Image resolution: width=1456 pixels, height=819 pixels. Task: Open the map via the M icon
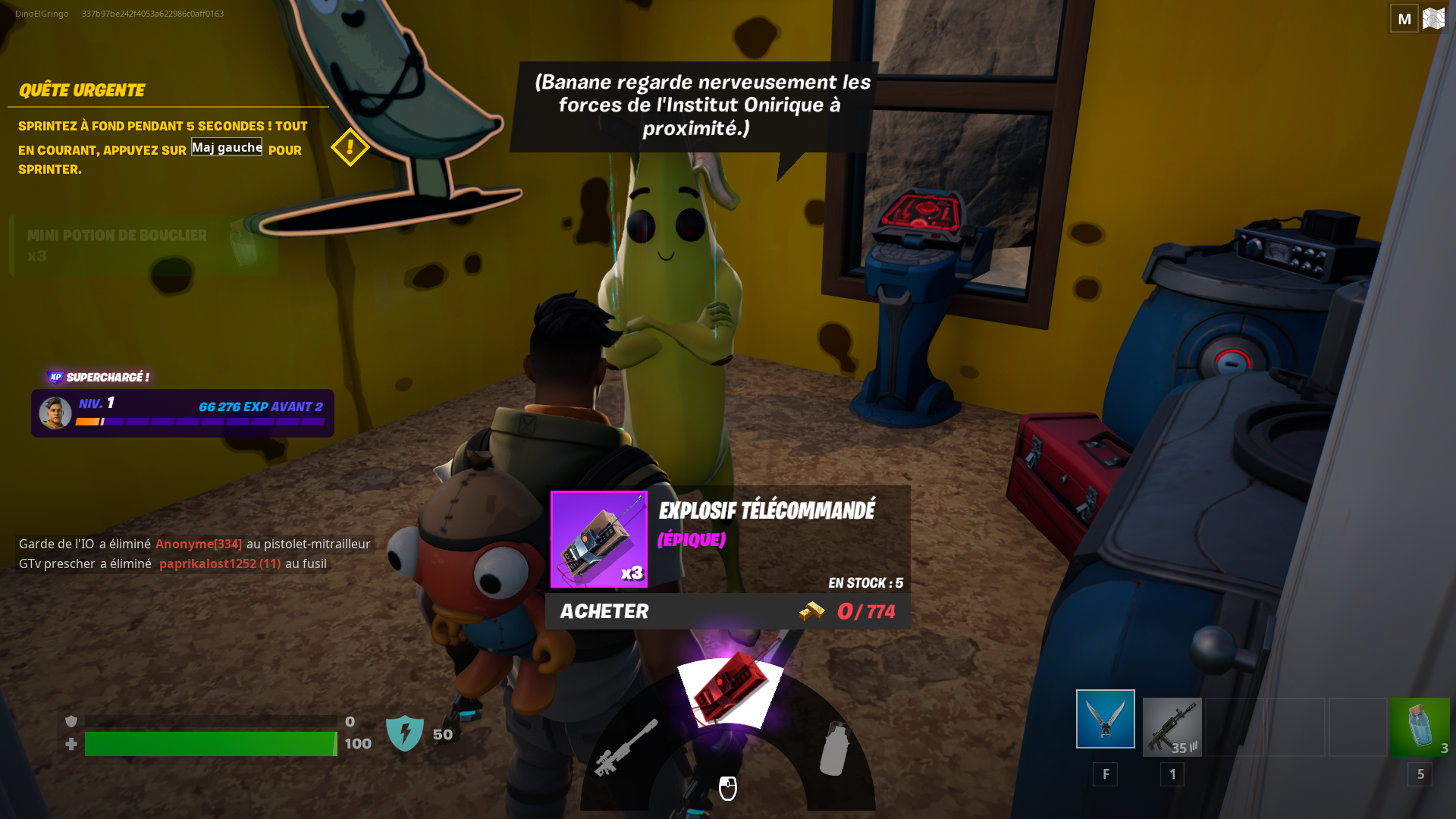(x=1404, y=17)
